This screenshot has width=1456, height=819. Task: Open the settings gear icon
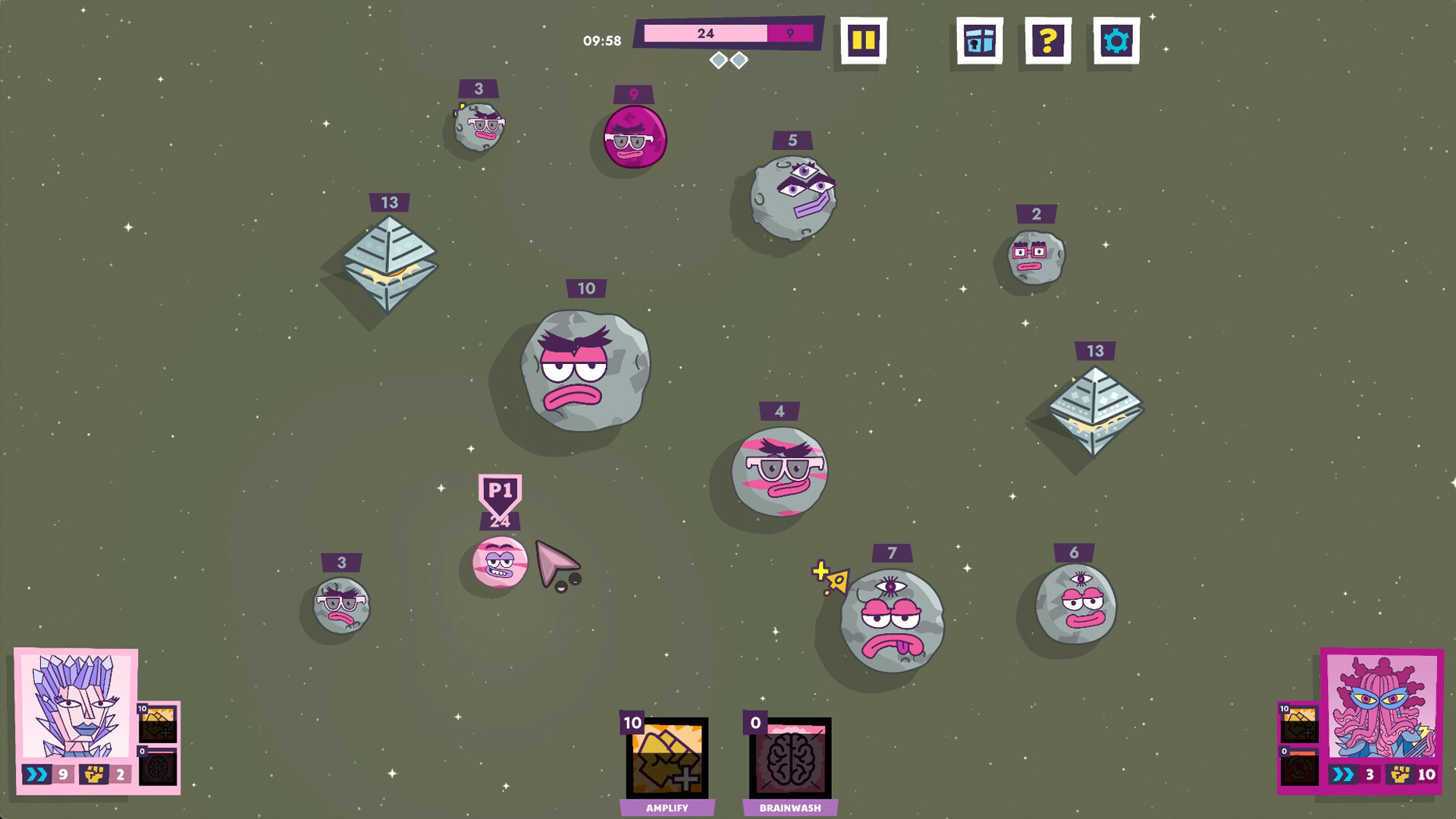[x=1116, y=40]
